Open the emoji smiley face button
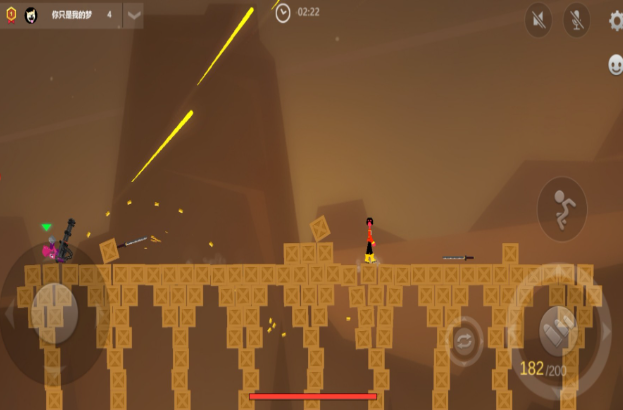 tap(616, 65)
